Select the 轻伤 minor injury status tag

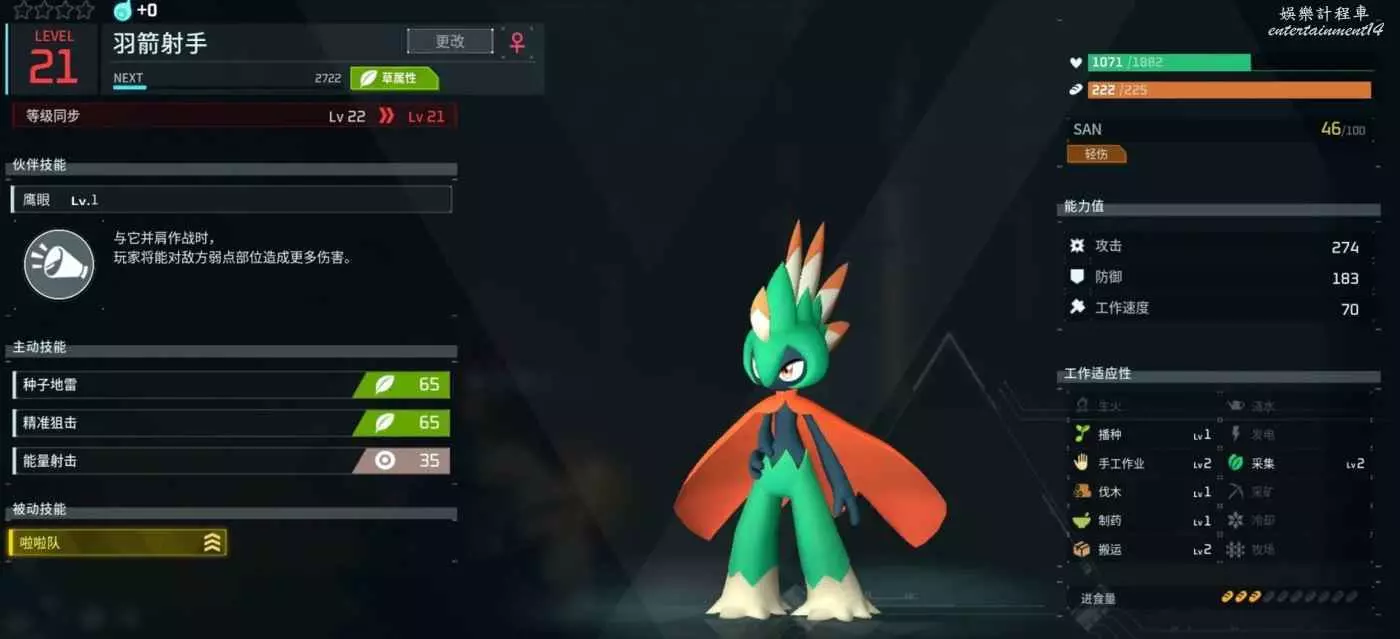[x=1096, y=154]
